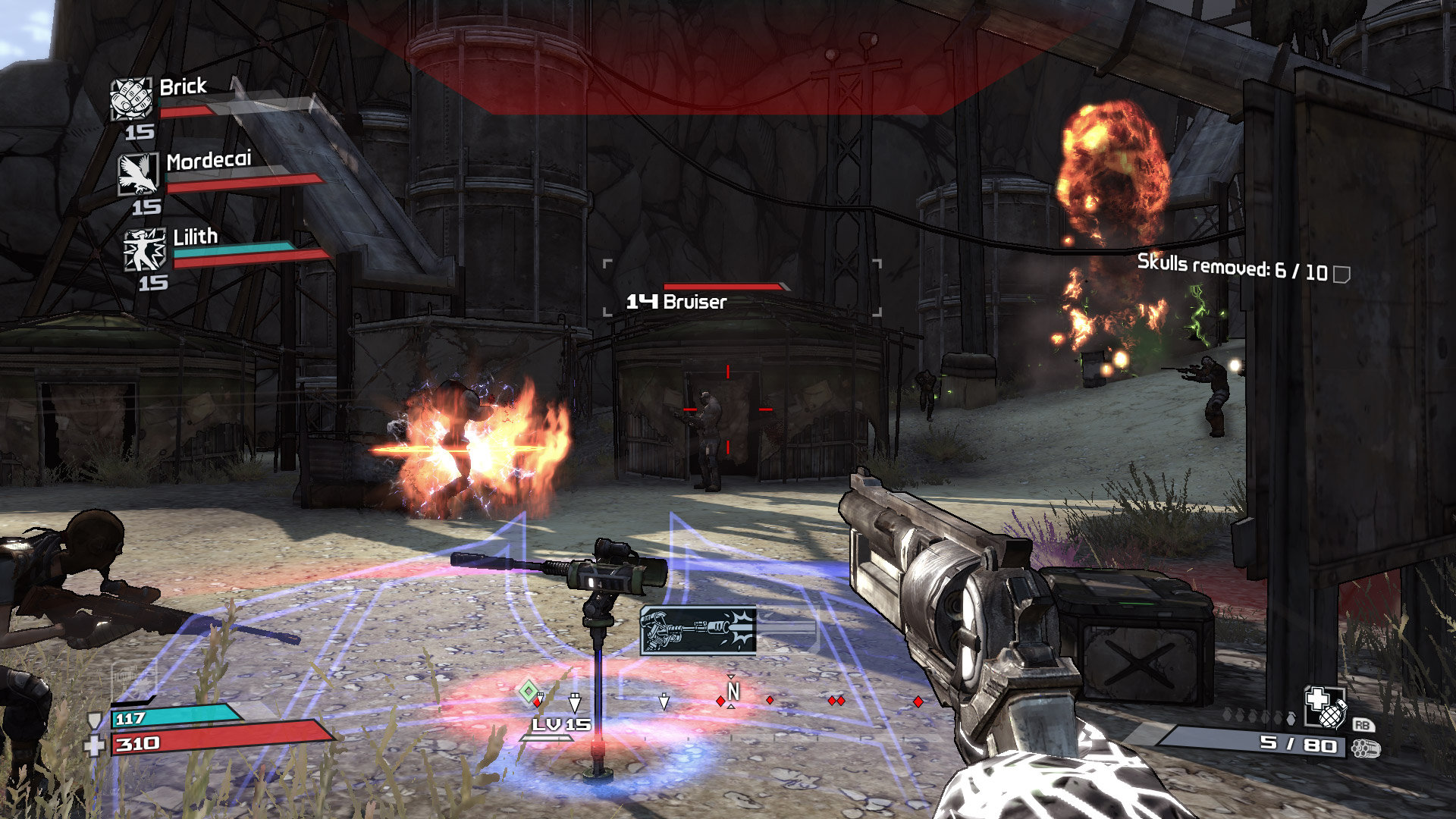Click the objective checkbox beside Skulls removed
Screen dimensions: 1456x819
click(1341, 274)
